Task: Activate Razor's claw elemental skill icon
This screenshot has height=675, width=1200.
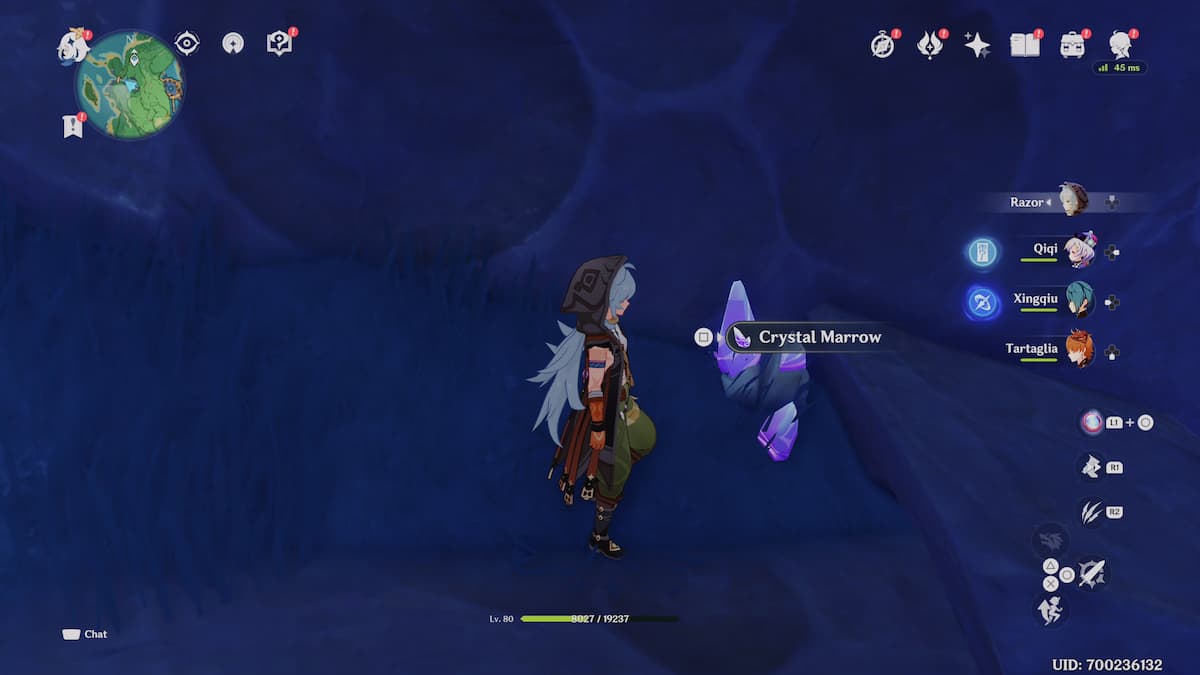Action: click(x=1090, y=512)
